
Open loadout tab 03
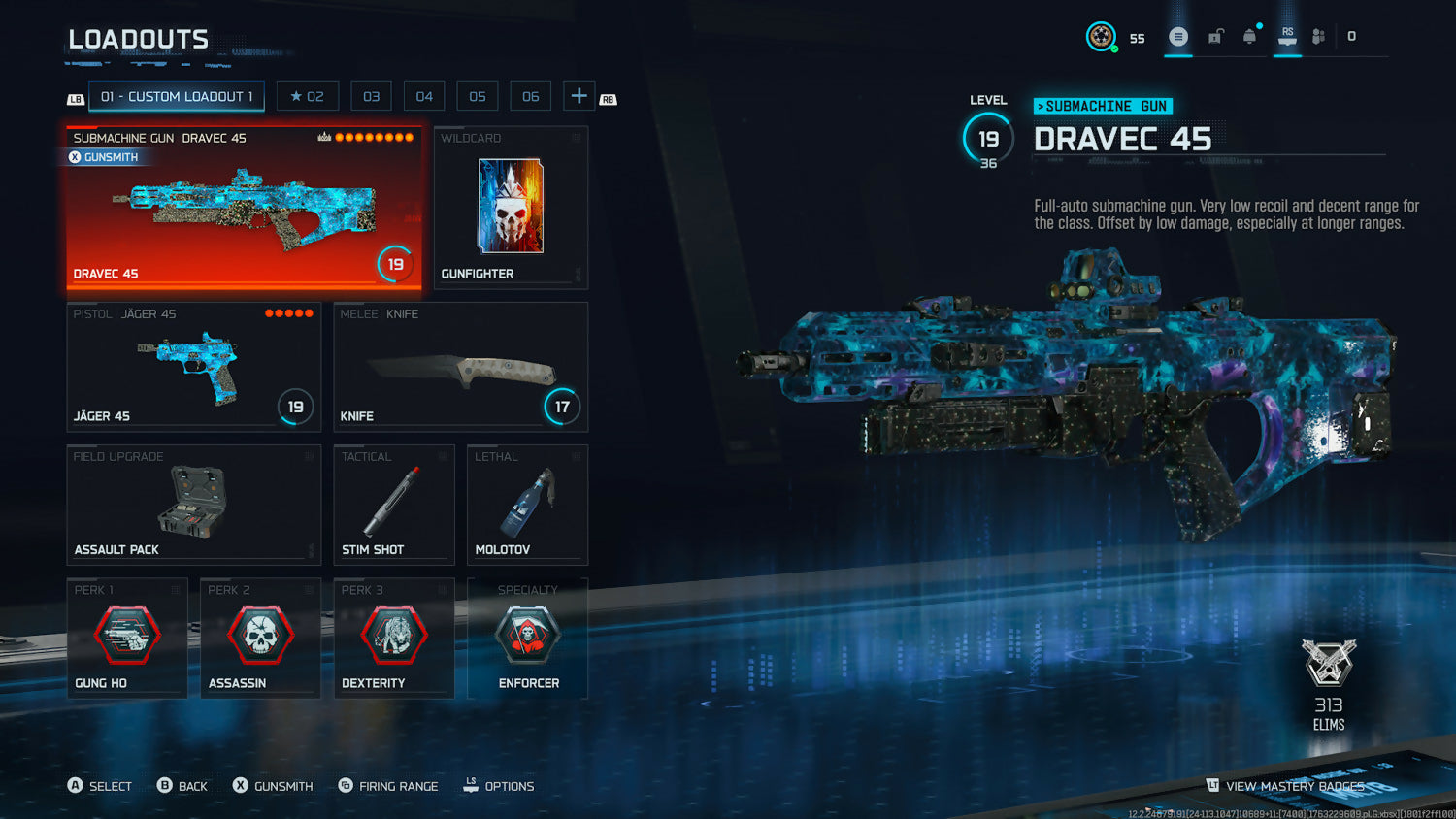[371, 96]
